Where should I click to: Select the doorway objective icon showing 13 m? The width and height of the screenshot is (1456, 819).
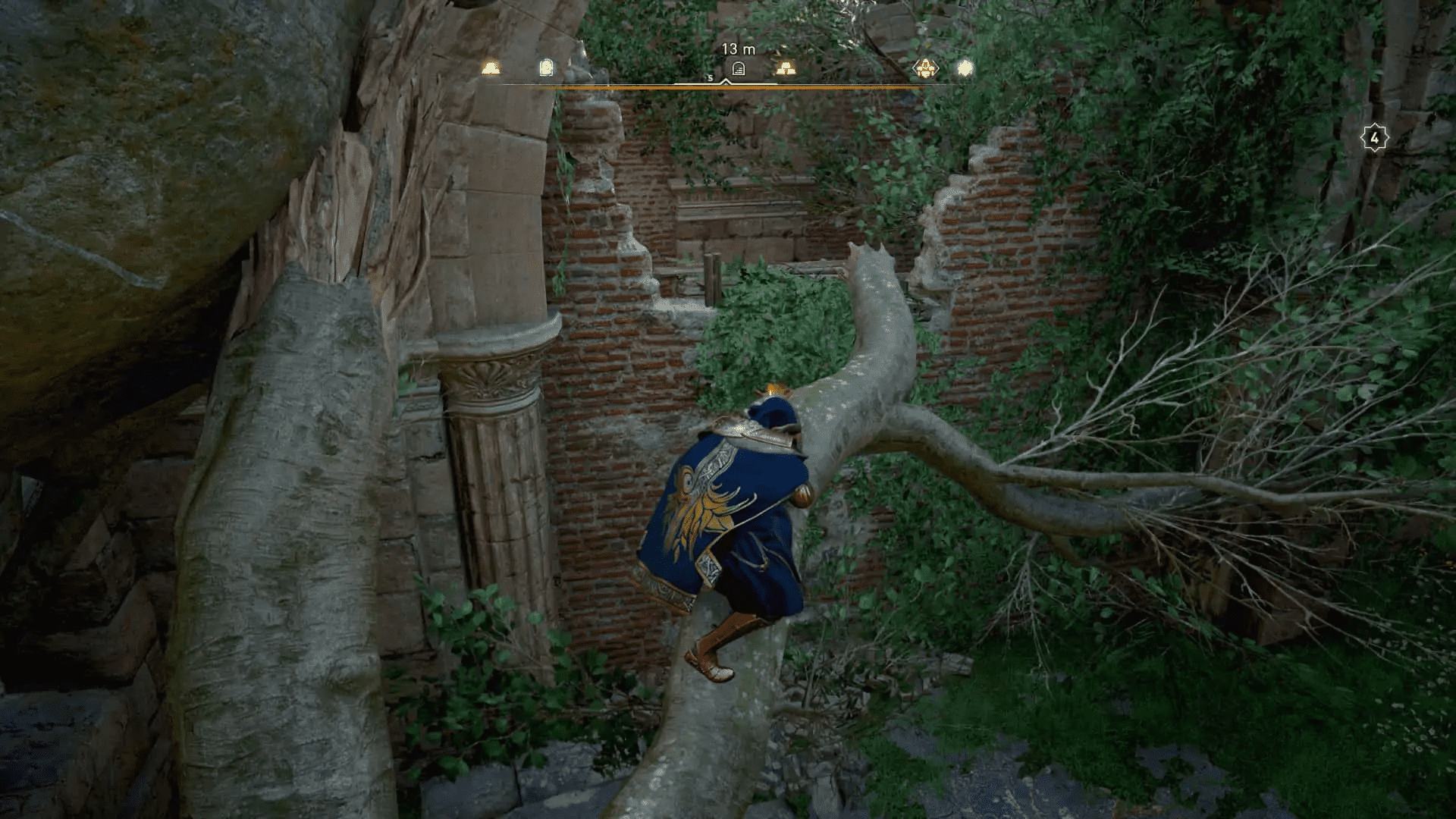(737, 69)
